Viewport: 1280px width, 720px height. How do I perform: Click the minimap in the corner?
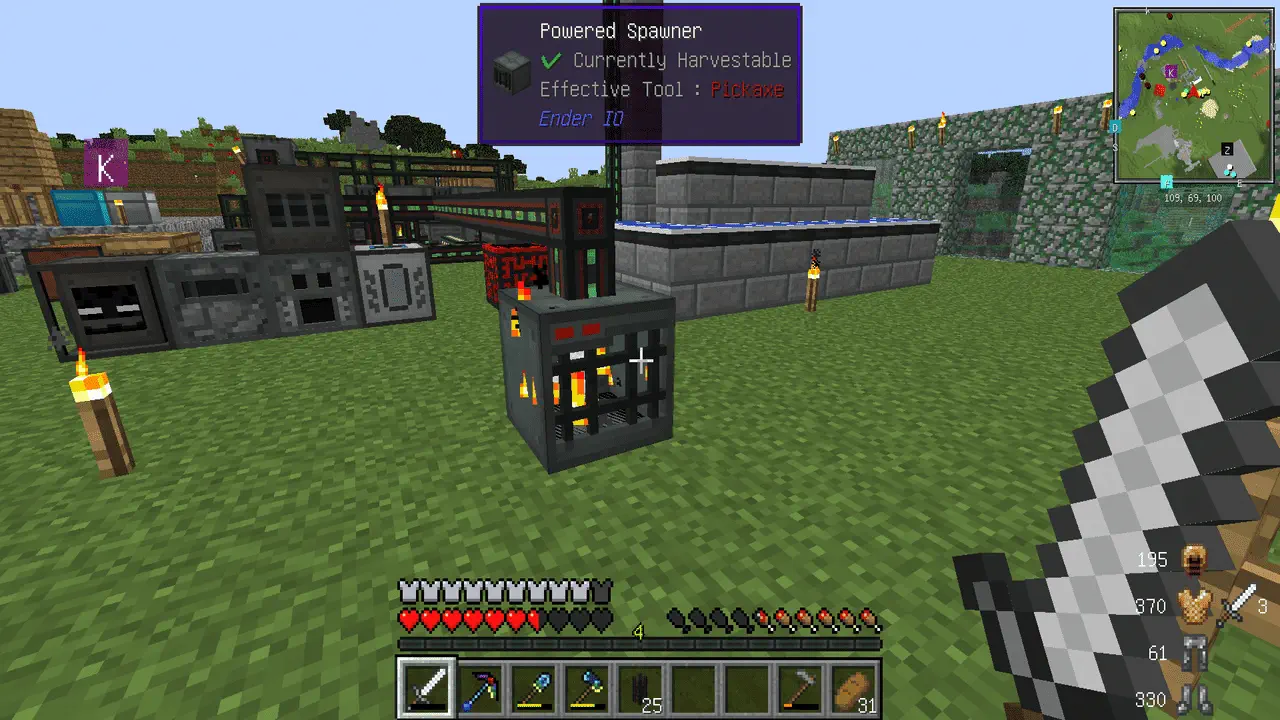pos(1194,95)
